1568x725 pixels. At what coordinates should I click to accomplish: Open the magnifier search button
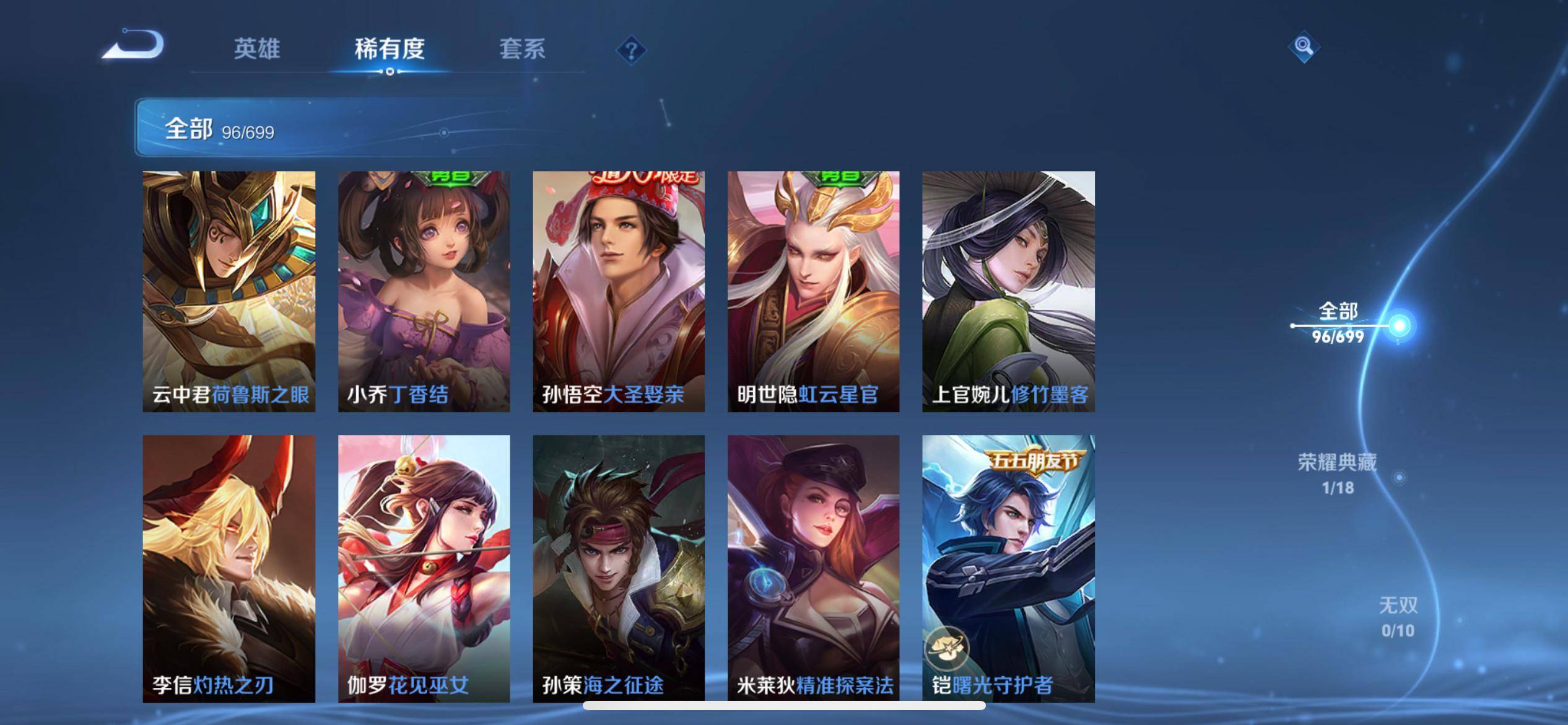[1304, 46]
